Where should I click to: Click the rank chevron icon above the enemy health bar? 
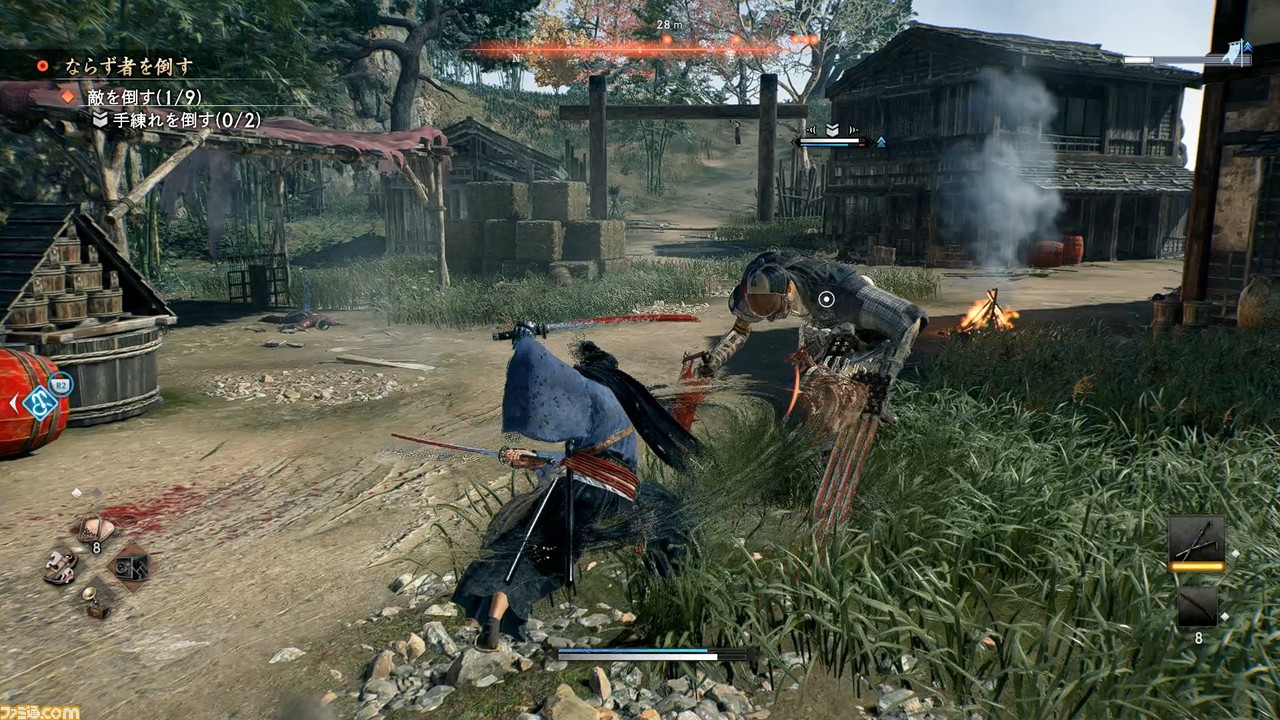[832, 129]
